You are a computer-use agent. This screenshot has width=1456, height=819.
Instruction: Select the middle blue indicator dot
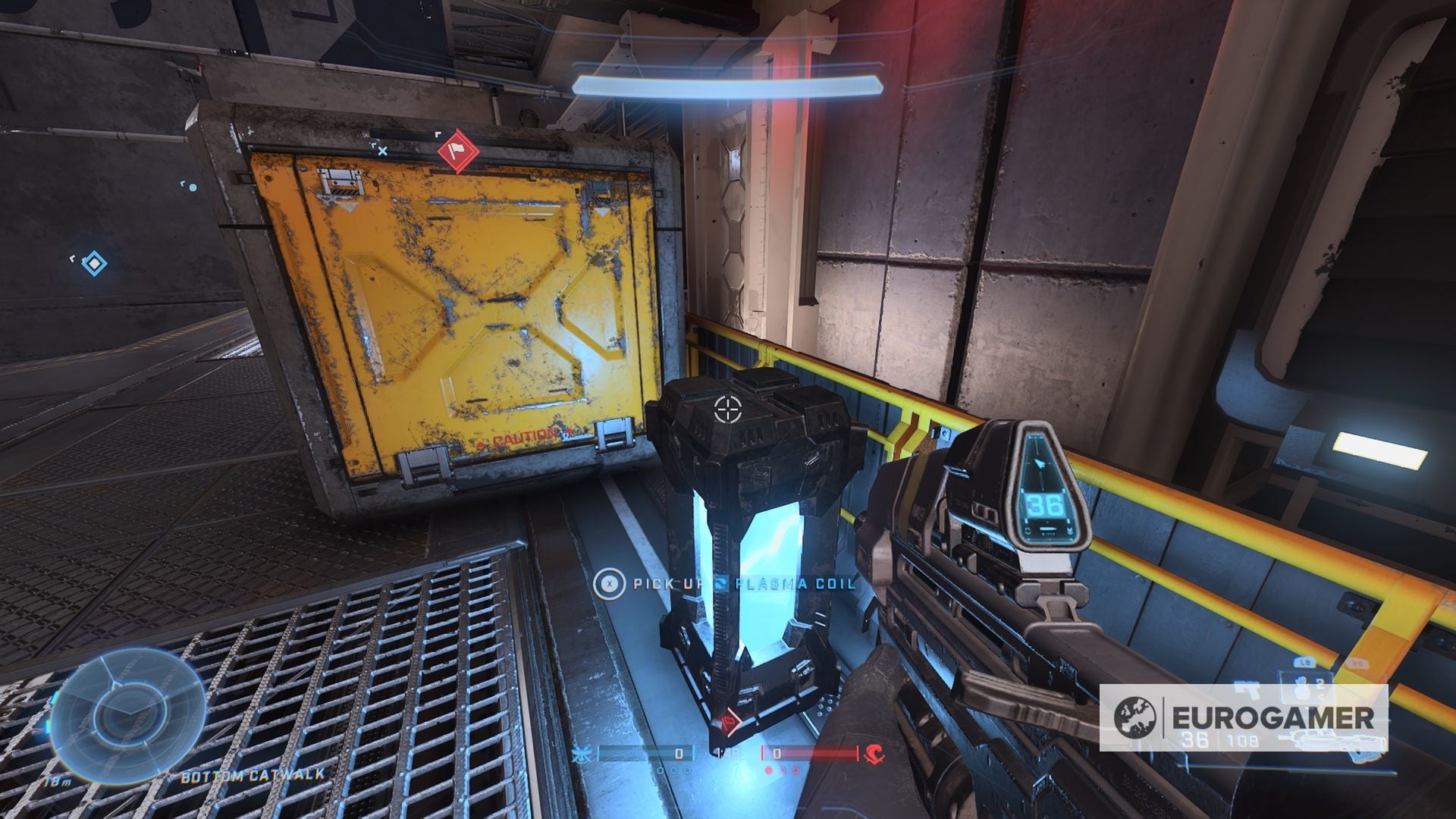(673, 770)
